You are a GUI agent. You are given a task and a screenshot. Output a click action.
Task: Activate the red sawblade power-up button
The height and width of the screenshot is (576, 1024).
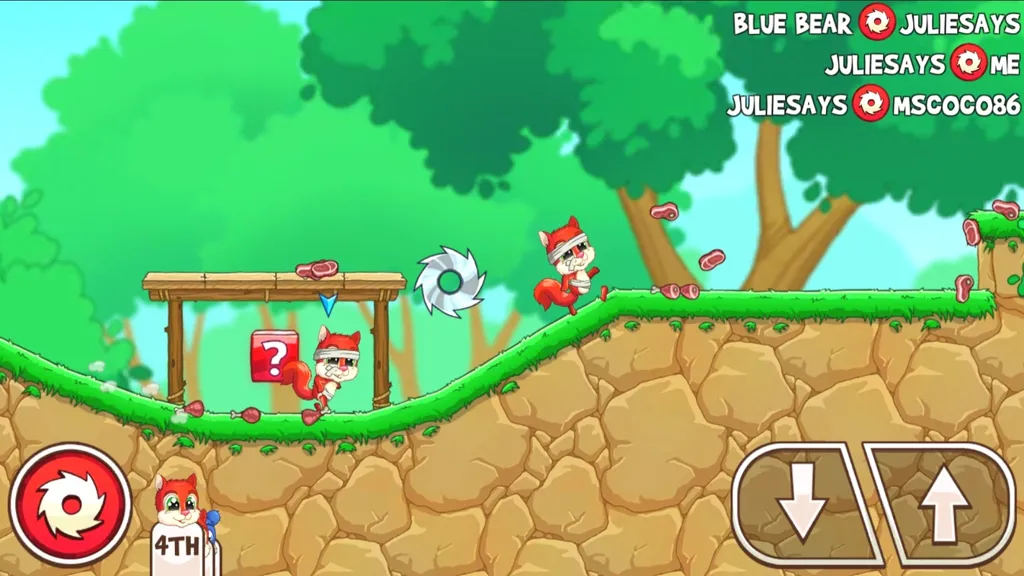70,504
